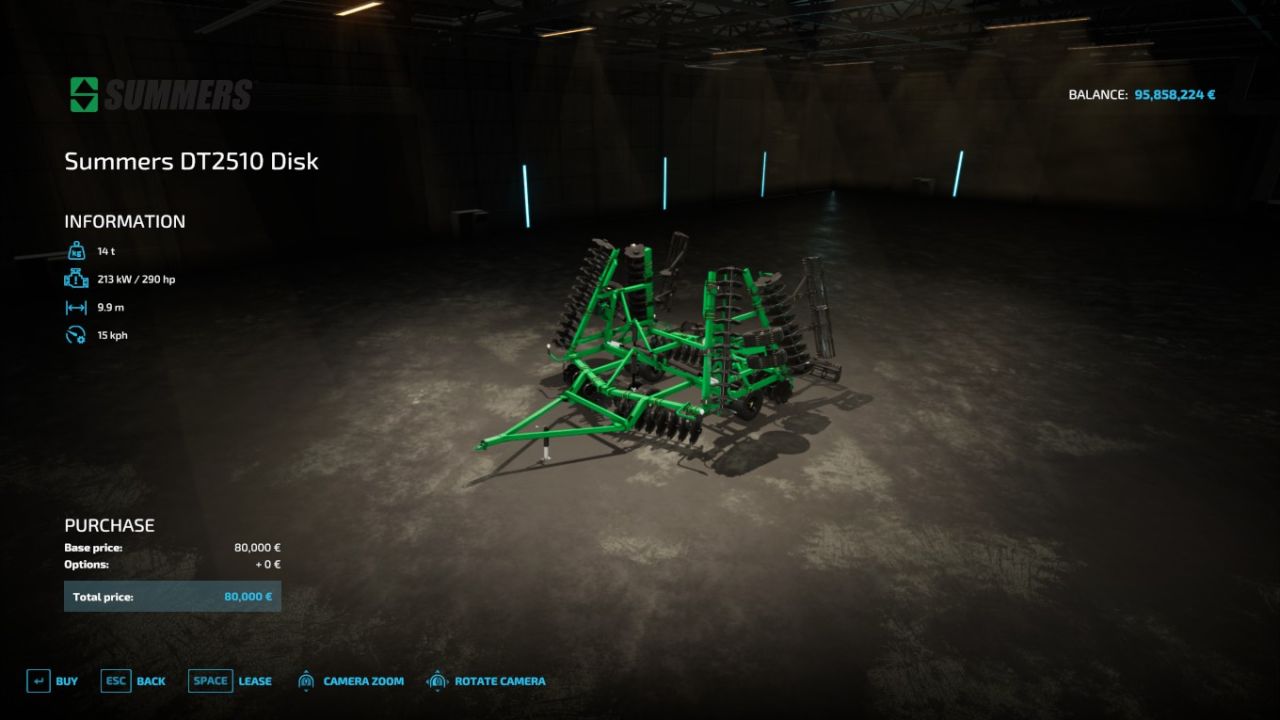
Task: Click the SPACE key icon beside LEASE
Action: tap(210, 680)
